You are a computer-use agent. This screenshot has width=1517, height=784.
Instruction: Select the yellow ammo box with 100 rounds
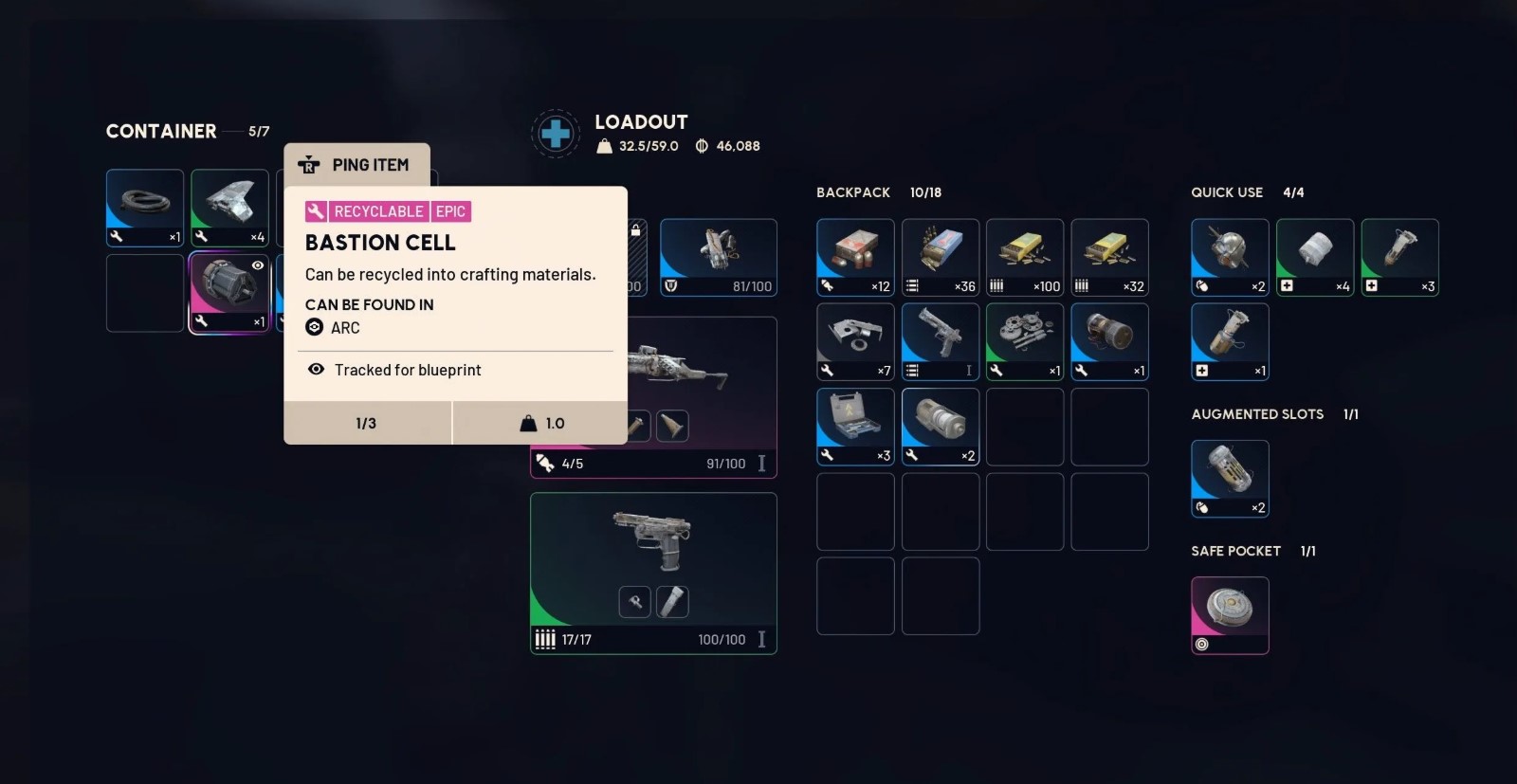pyautogui.click(x=1025, y=257)
